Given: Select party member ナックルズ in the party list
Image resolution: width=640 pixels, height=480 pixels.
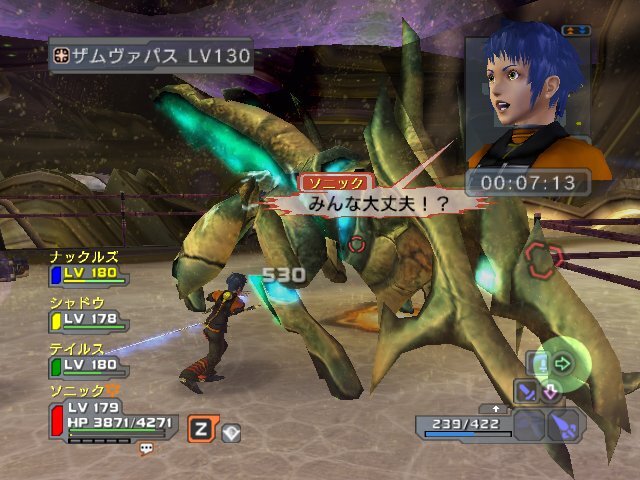Looking at the screenshot, I should click(x=88, y=267).
